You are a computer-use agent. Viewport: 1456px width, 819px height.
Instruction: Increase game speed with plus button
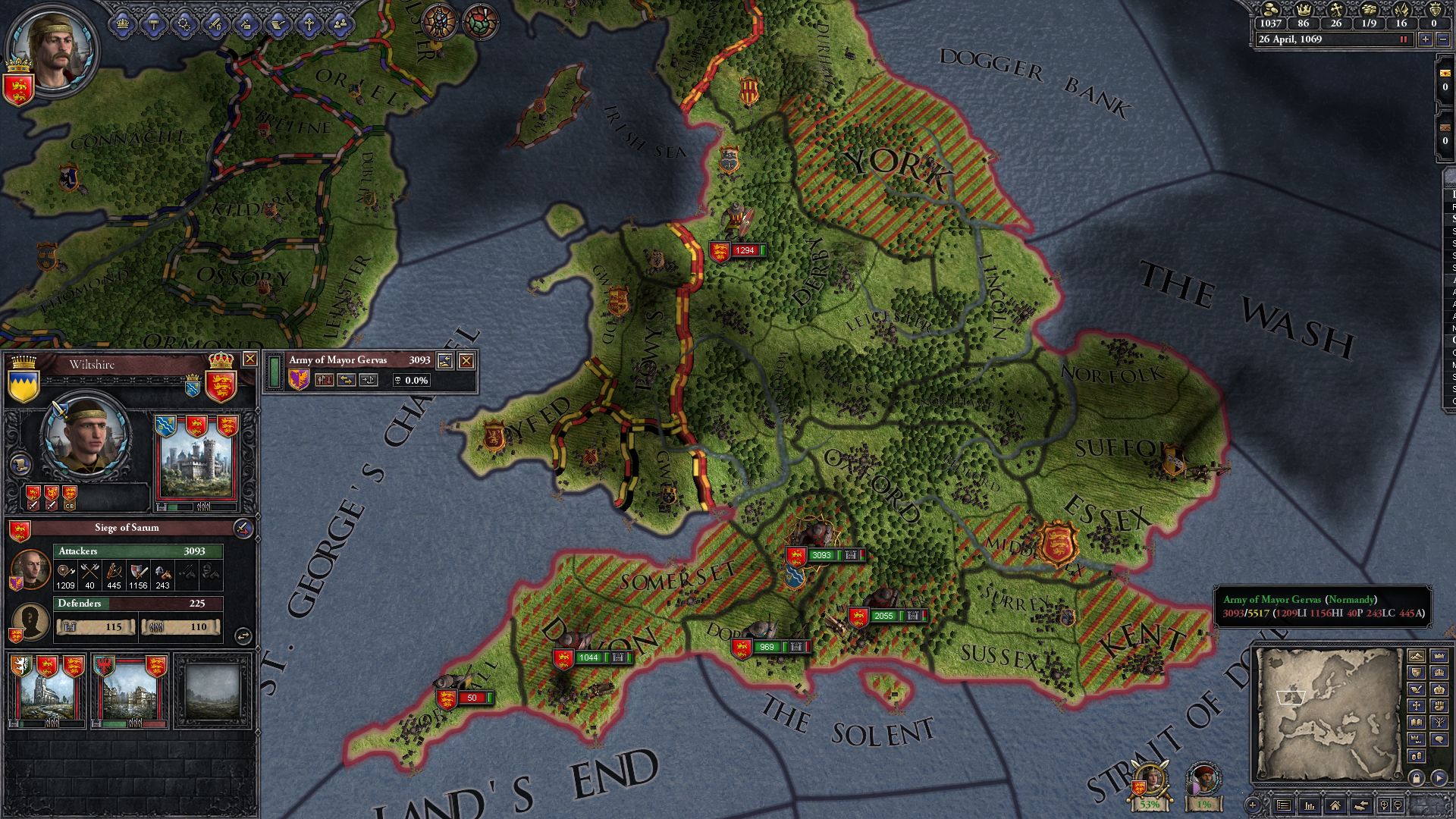pos(1426,39)
